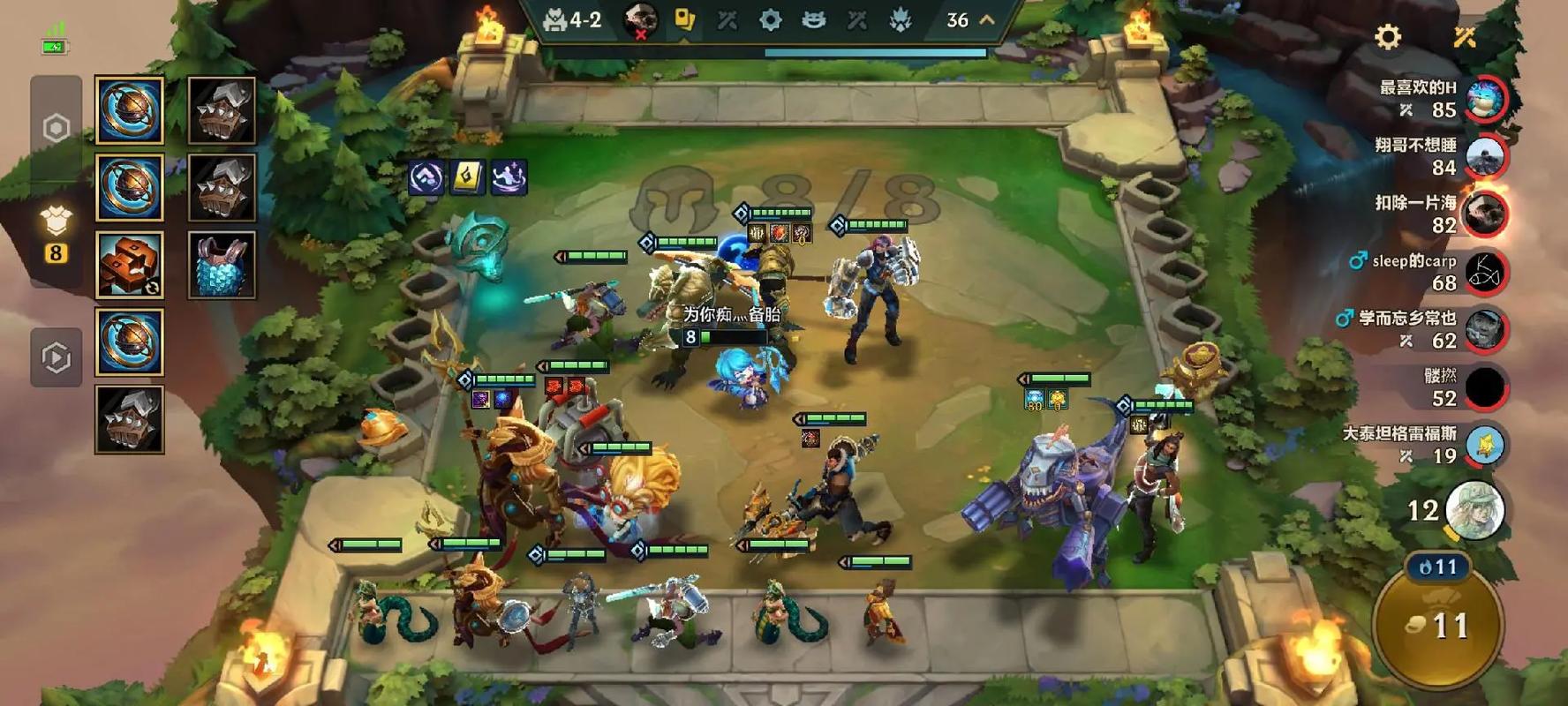The image size is (1568, 706).
Task: Open the gear settings menu
Action: tap(1388, 37)
